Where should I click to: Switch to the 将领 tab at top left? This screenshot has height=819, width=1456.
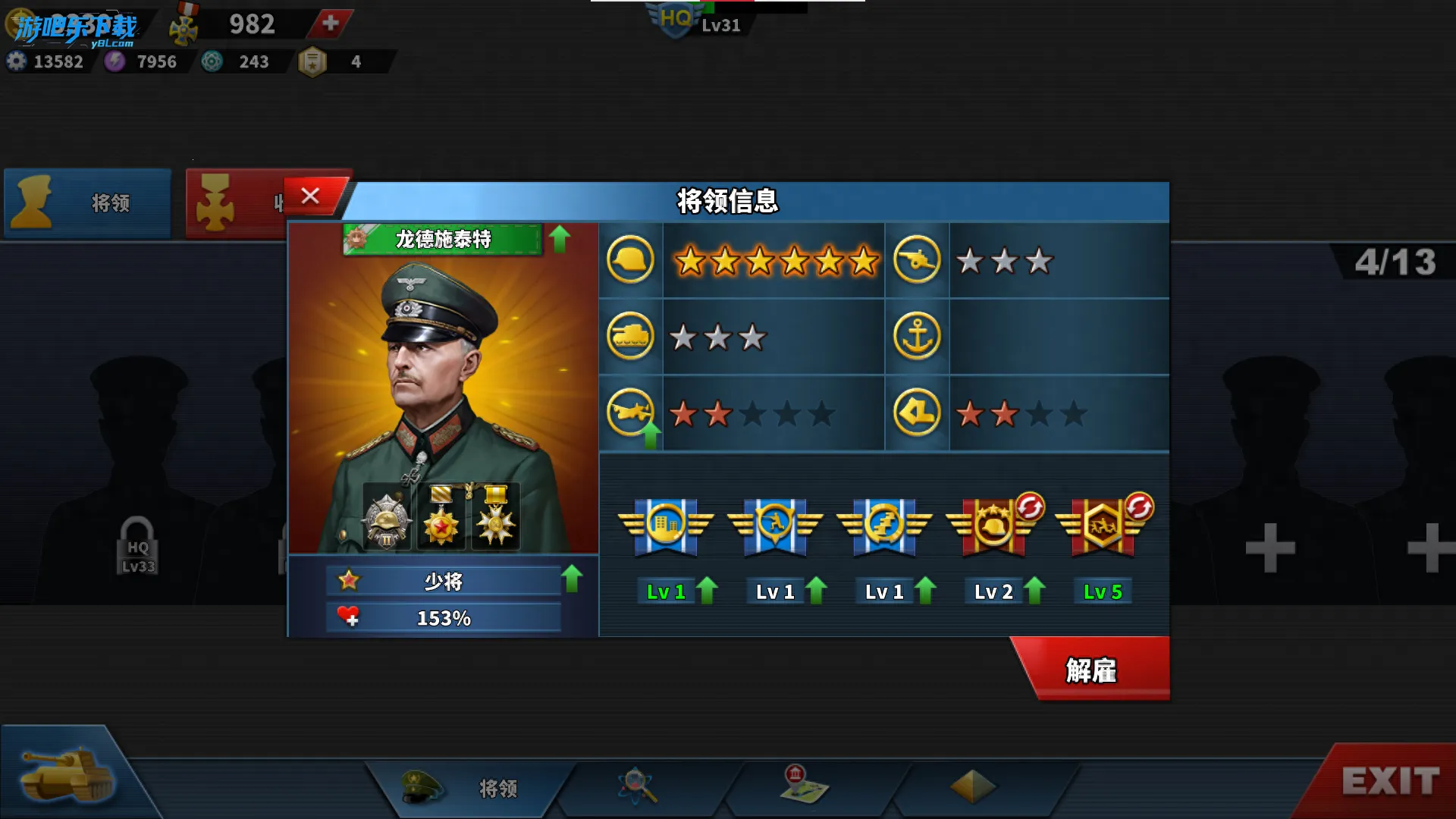(x=86, y=203)
